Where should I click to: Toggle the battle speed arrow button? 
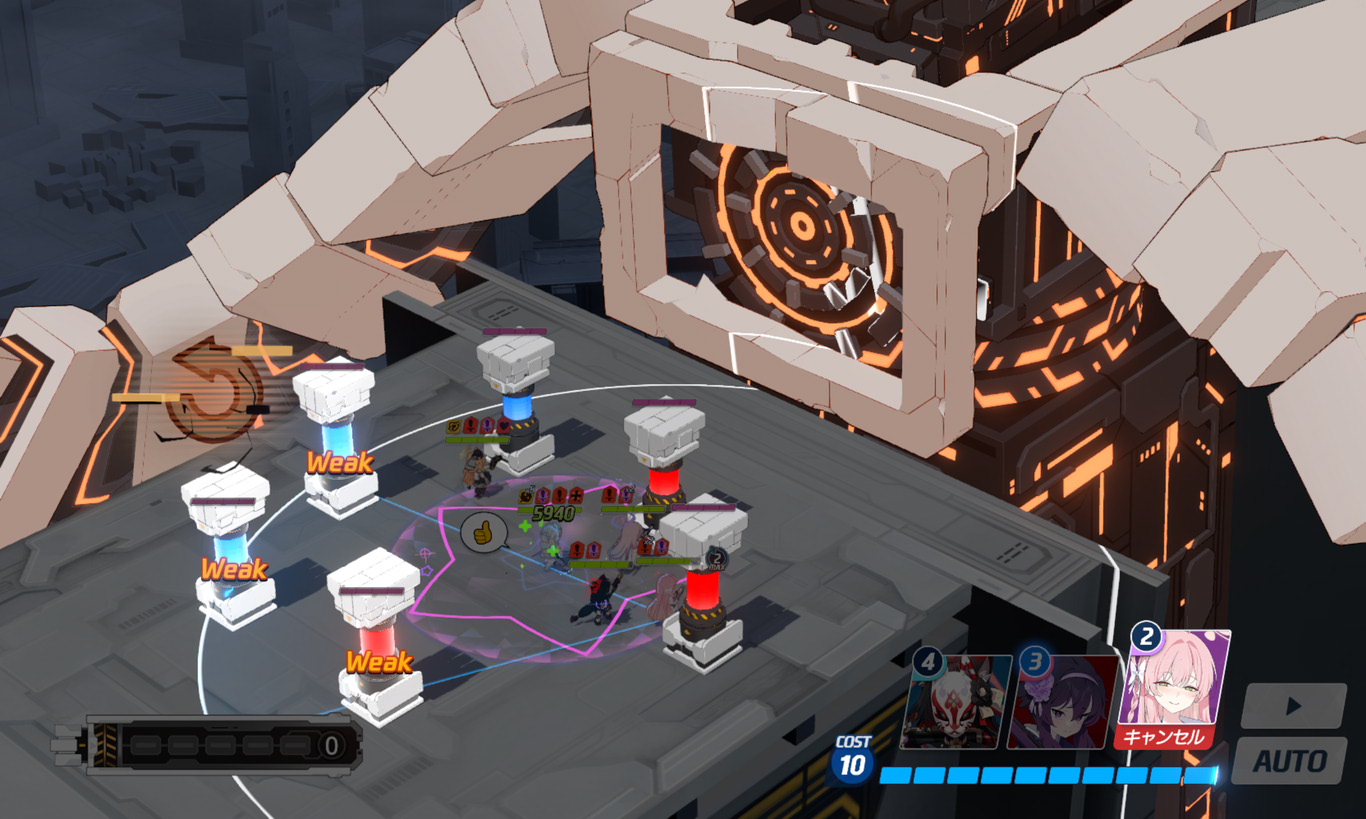coord(1293,706)
